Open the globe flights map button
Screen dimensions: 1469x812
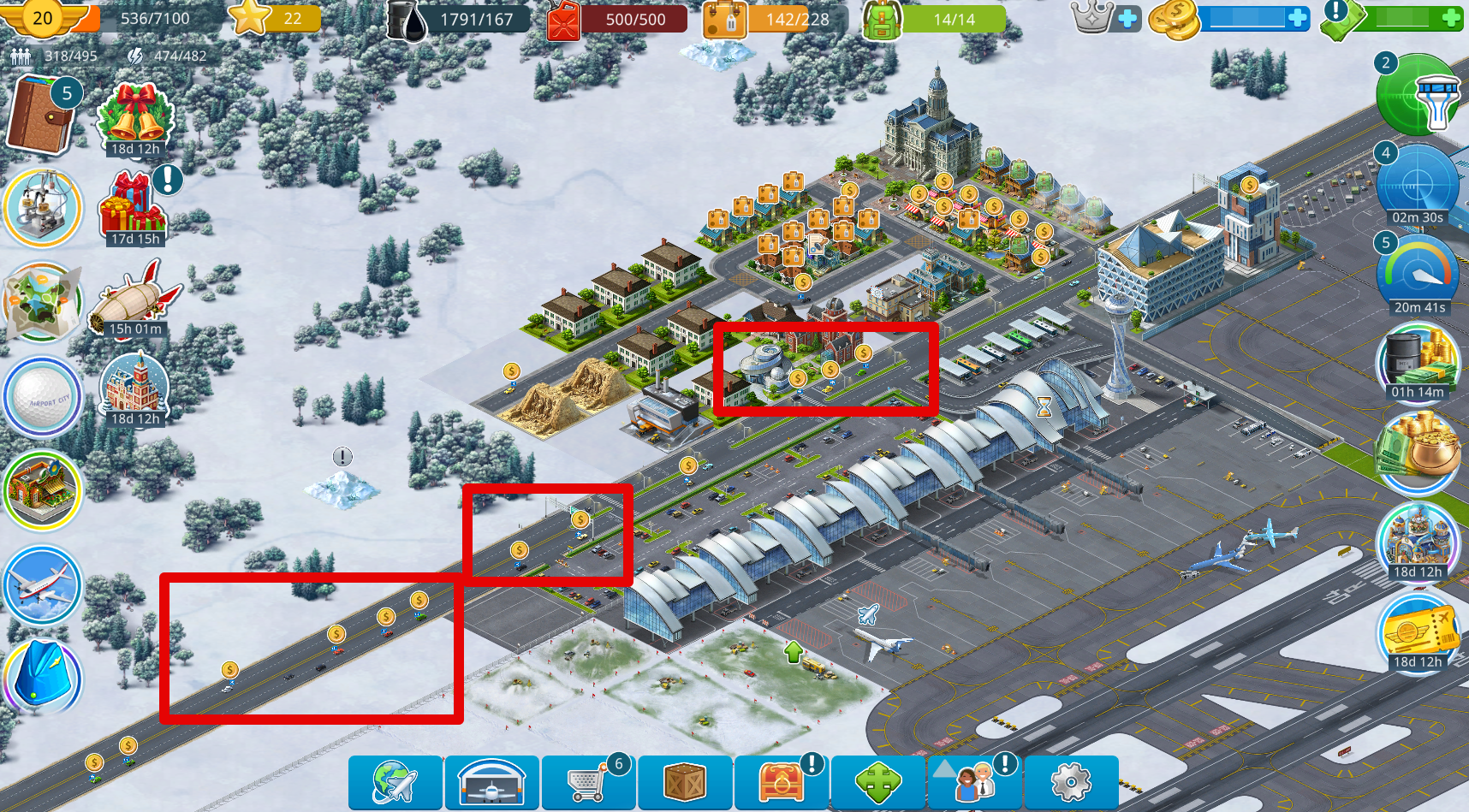tap(395, 782)
